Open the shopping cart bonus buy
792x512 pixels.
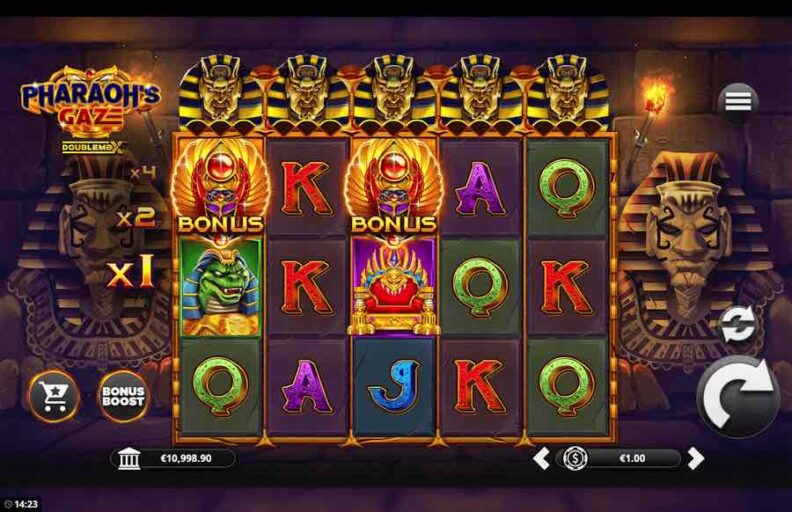click(53, 396)
